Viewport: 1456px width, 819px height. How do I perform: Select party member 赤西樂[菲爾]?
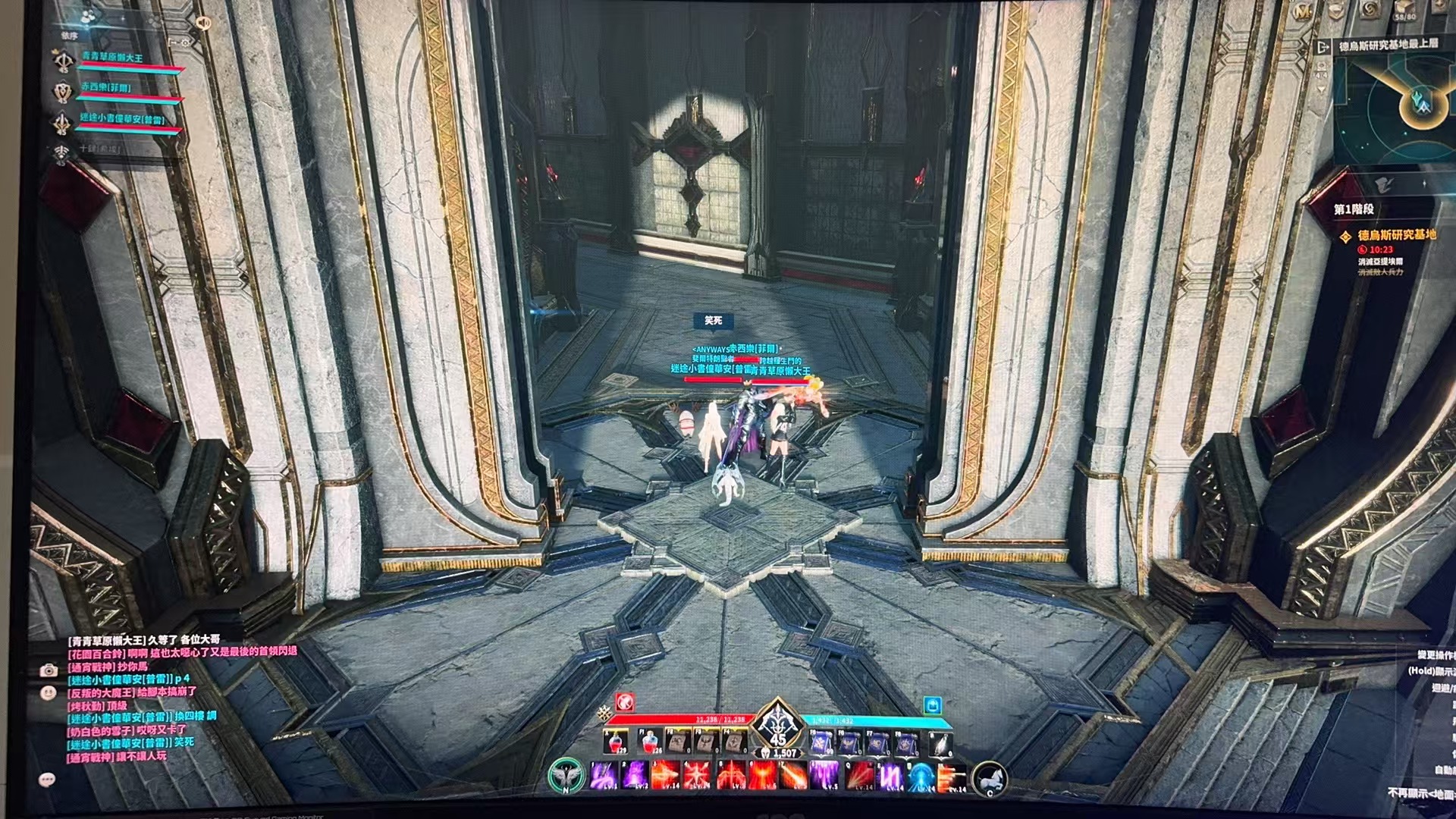coord(106,88)
